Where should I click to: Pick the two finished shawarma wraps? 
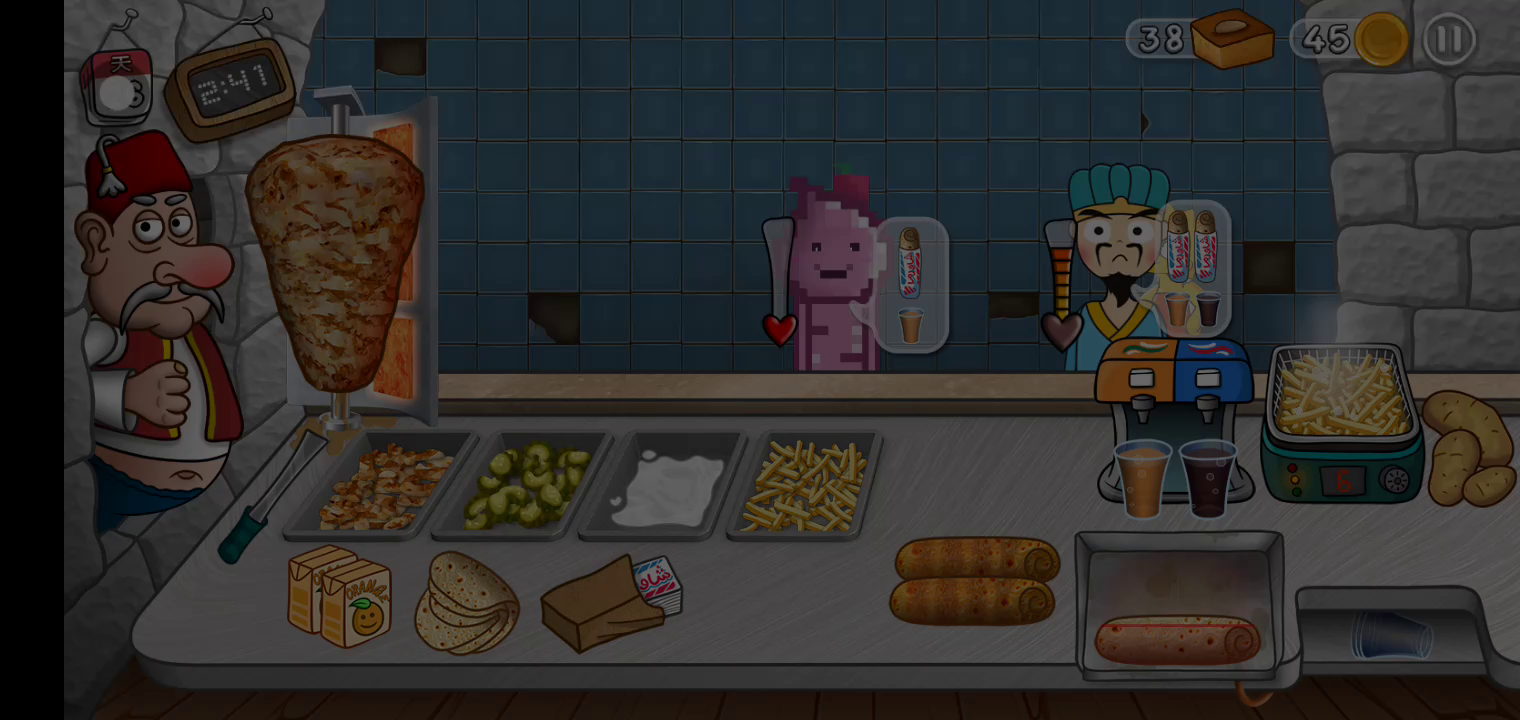click(974, 580)
